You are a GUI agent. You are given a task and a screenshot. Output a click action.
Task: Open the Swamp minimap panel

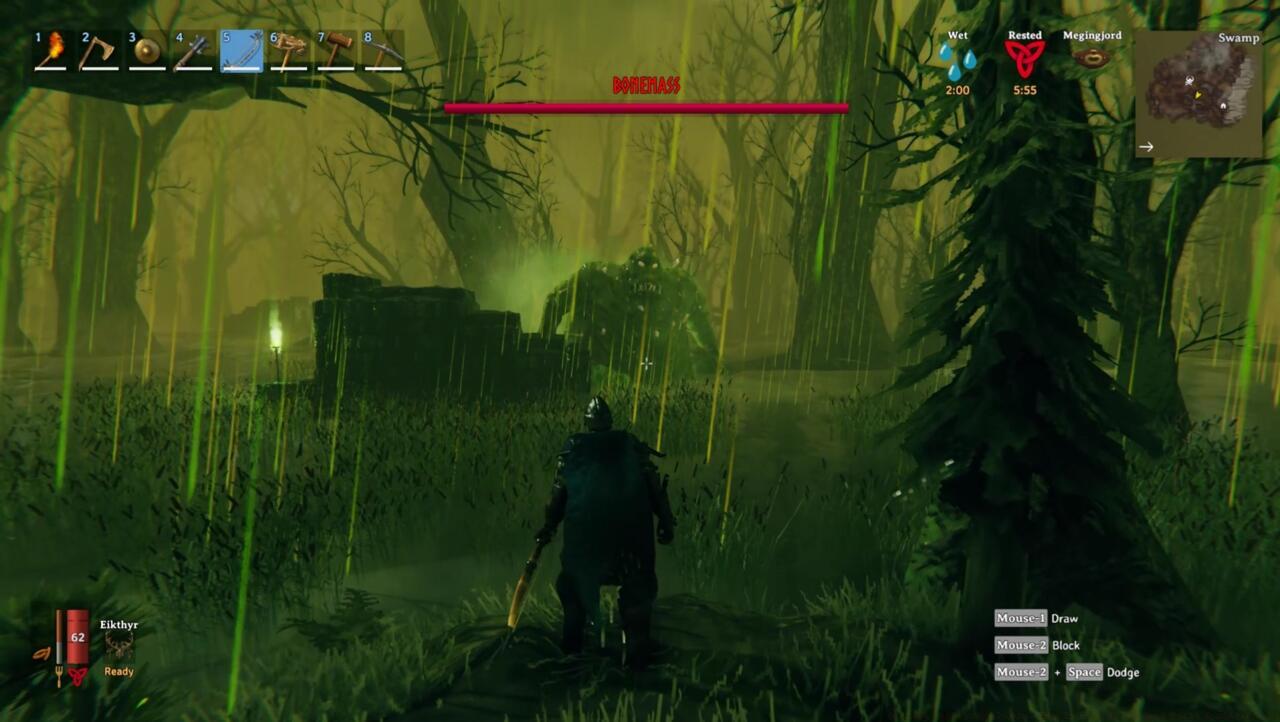coord(1197,90)
